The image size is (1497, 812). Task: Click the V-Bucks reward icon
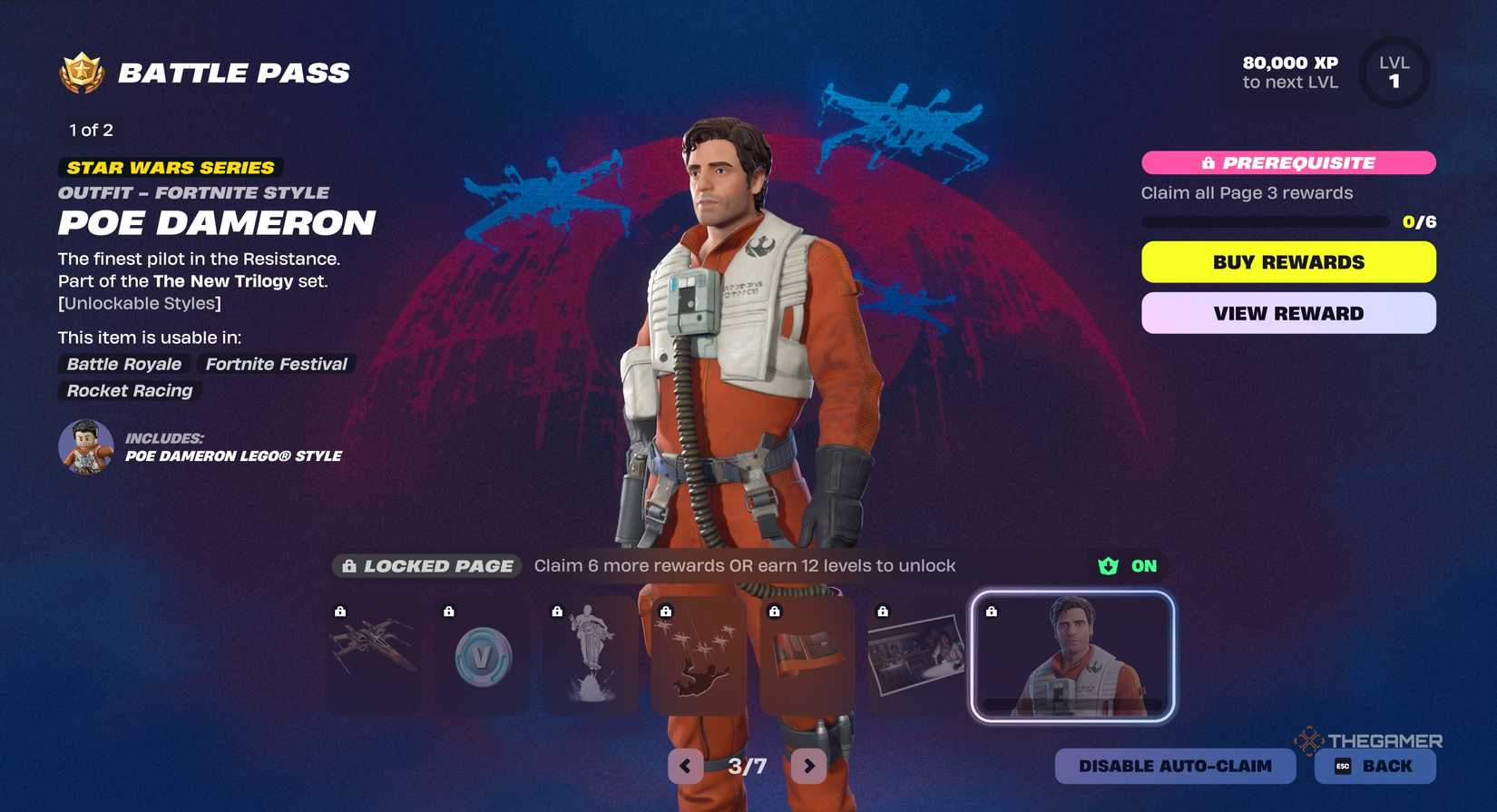[482, 655]
